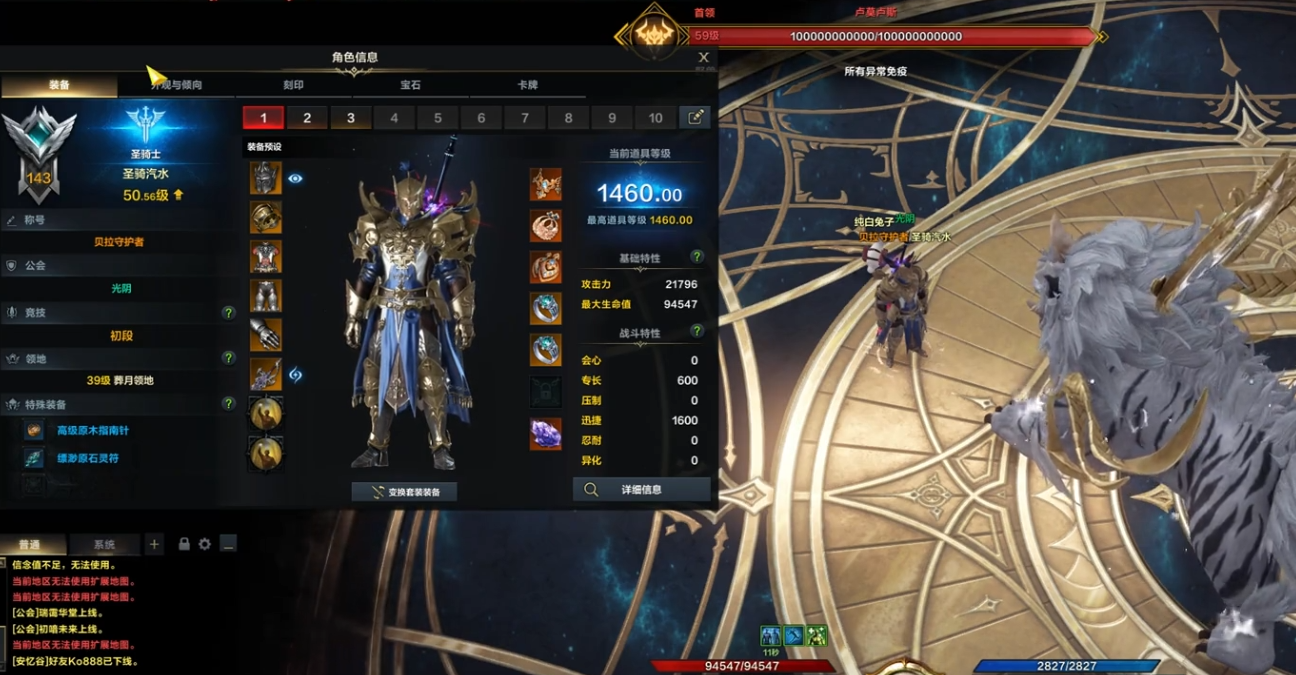This screenshot has width=1296, height=675.
Task: Switch chat to the 系统 tab
Action: (x=104, y=545)
